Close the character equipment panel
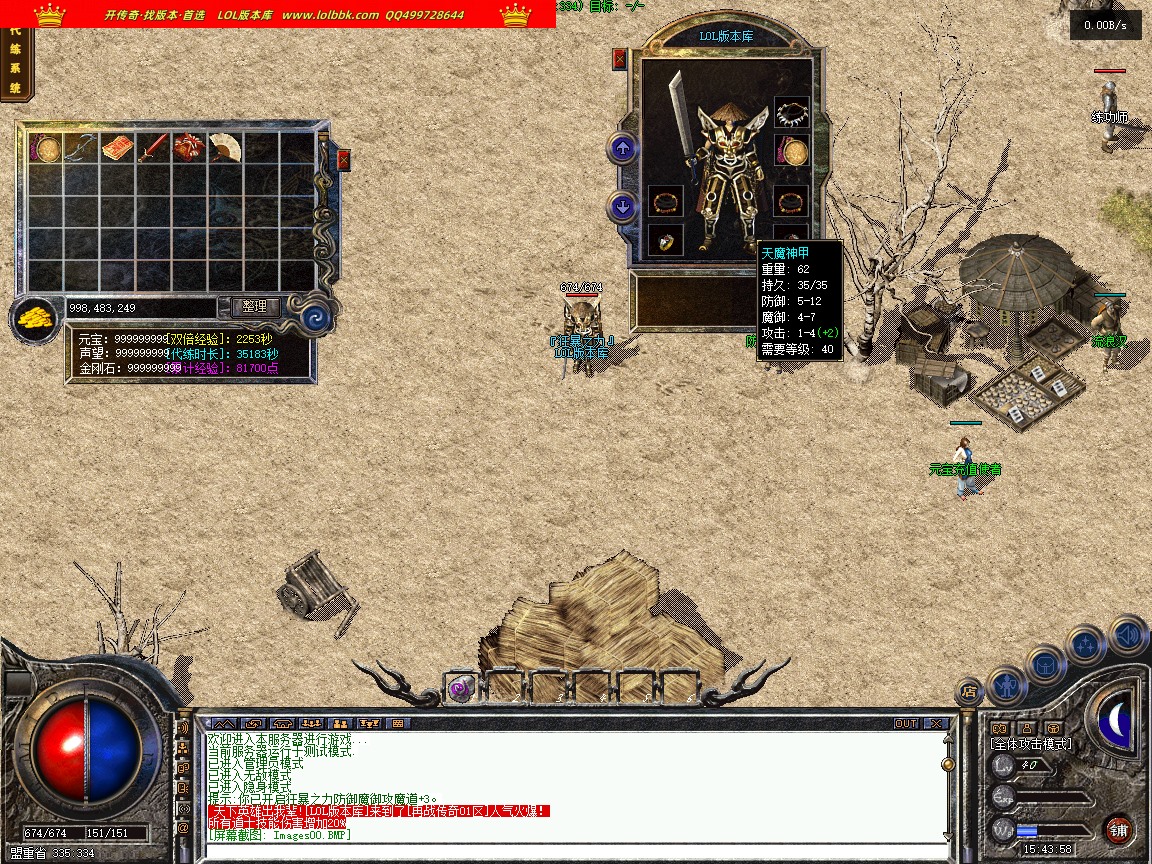Image resolution: width=1152 pixels, height=864 pixels. pos(619,59)
